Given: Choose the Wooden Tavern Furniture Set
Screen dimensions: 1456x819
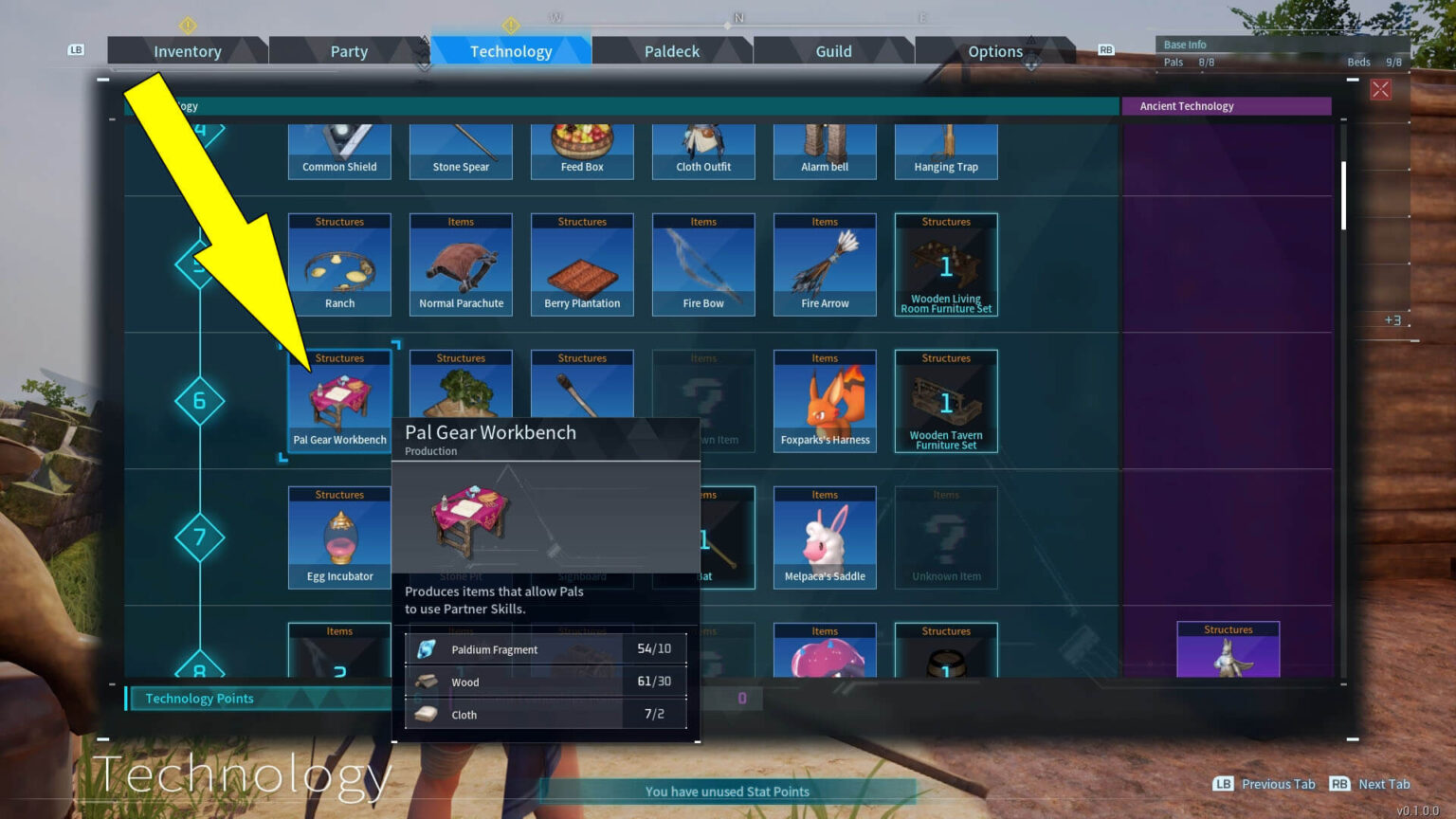Looking at the screenshot, I should (x=945, y=401).
